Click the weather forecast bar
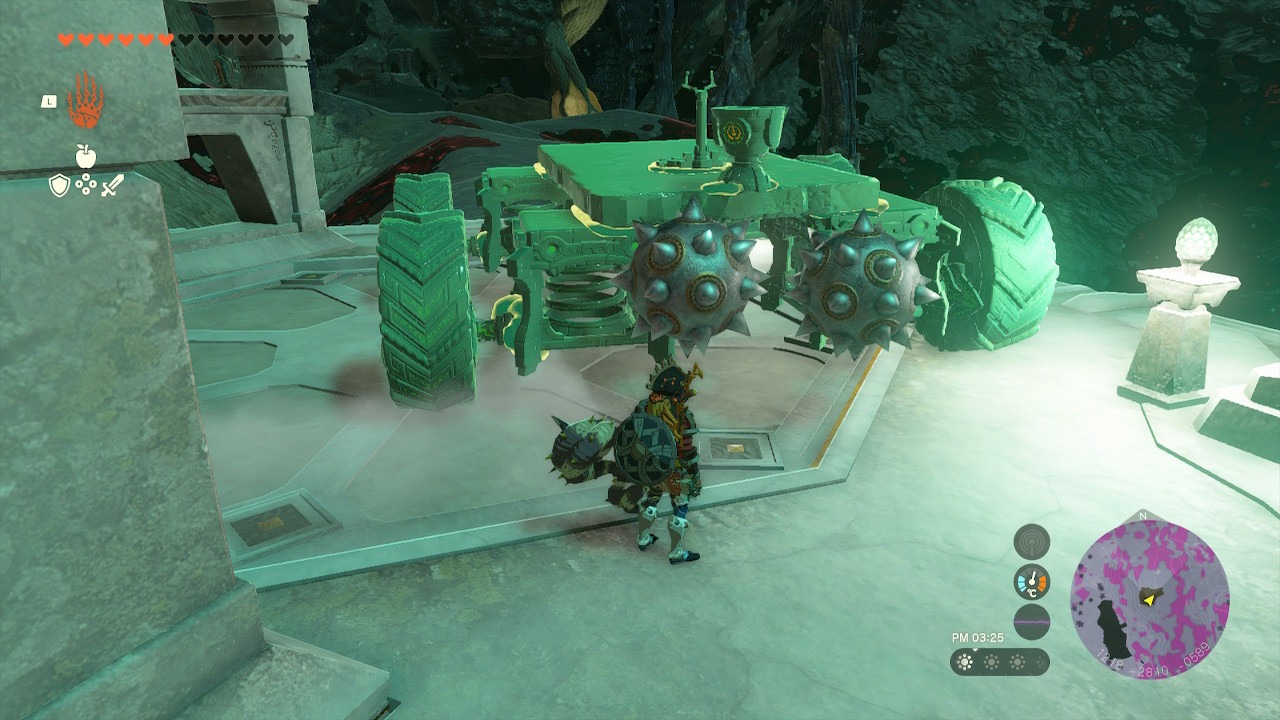This screenshot has width=1280, height=720. click(1000, 662)
